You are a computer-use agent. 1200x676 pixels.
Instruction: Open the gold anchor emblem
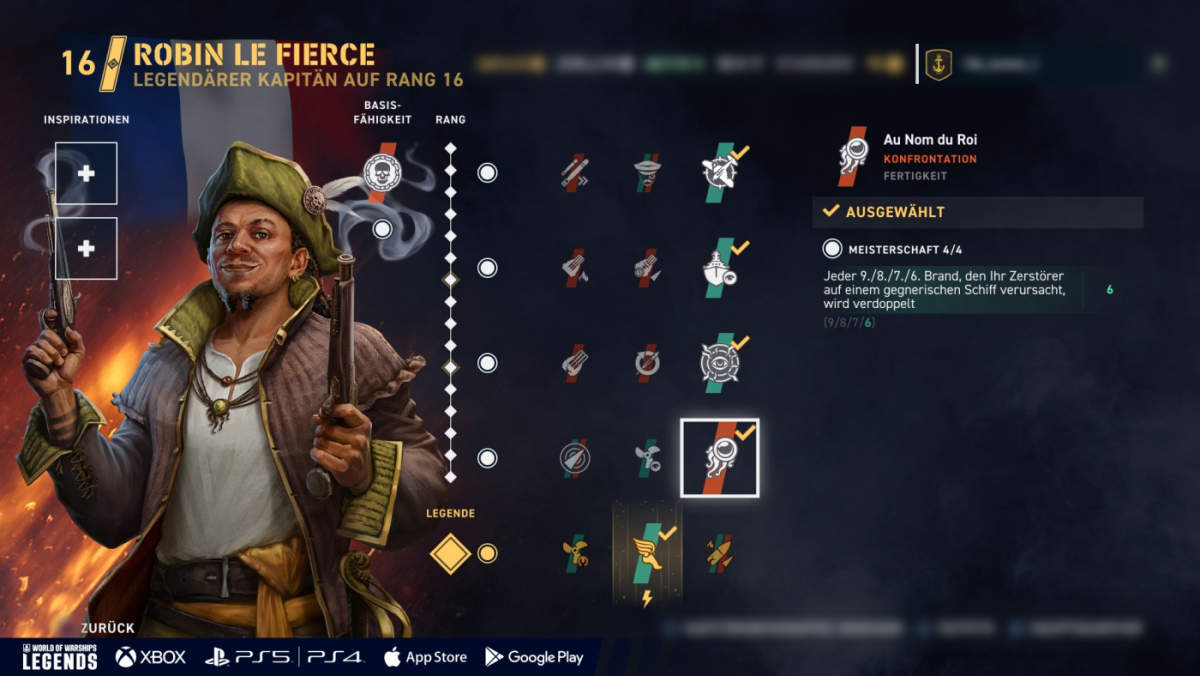938,64
